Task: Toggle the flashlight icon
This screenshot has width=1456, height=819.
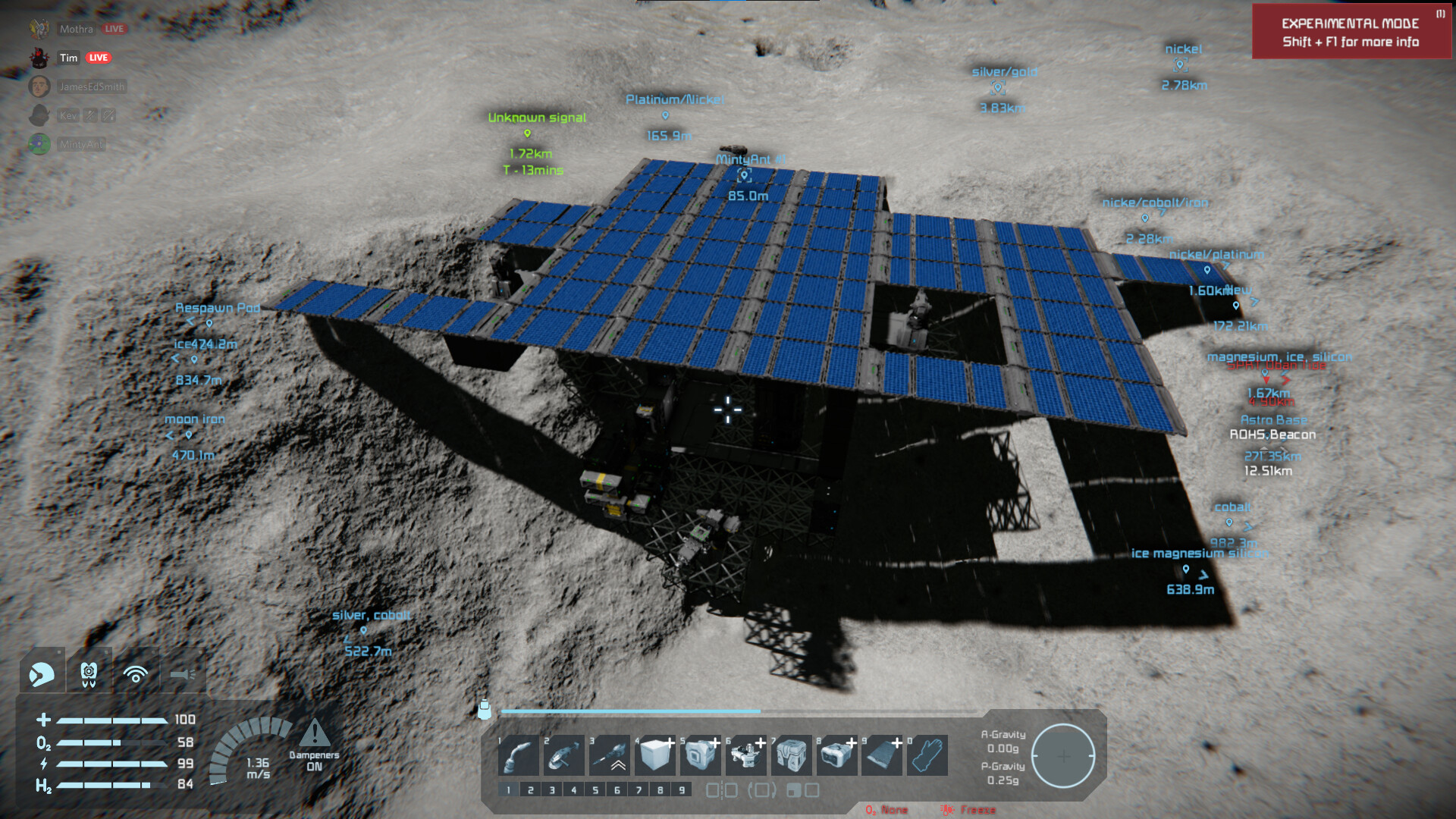Action: click(x=183, y=673)
